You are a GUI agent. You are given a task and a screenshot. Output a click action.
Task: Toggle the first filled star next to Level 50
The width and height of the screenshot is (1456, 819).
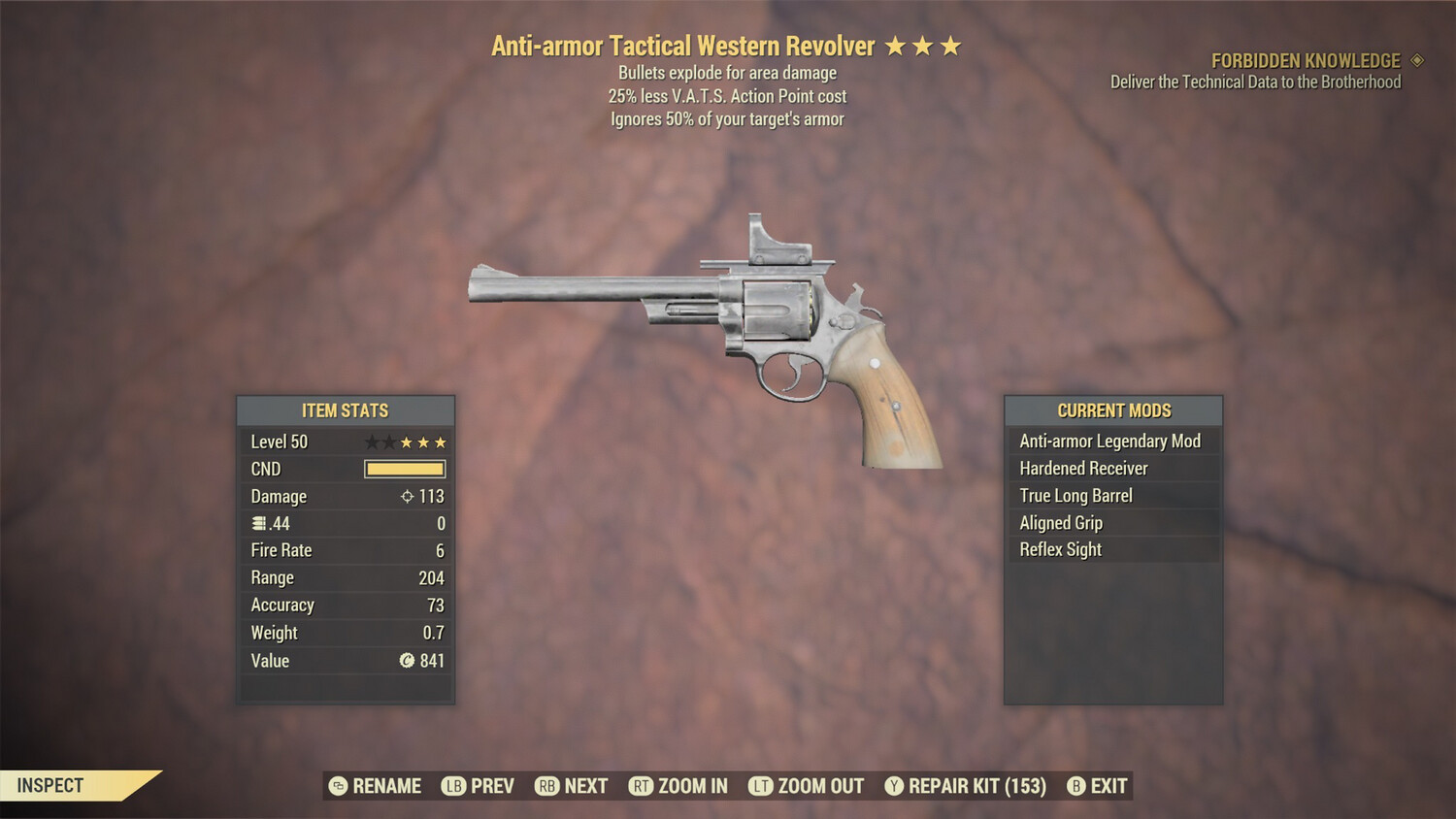[x=405, y=442]
